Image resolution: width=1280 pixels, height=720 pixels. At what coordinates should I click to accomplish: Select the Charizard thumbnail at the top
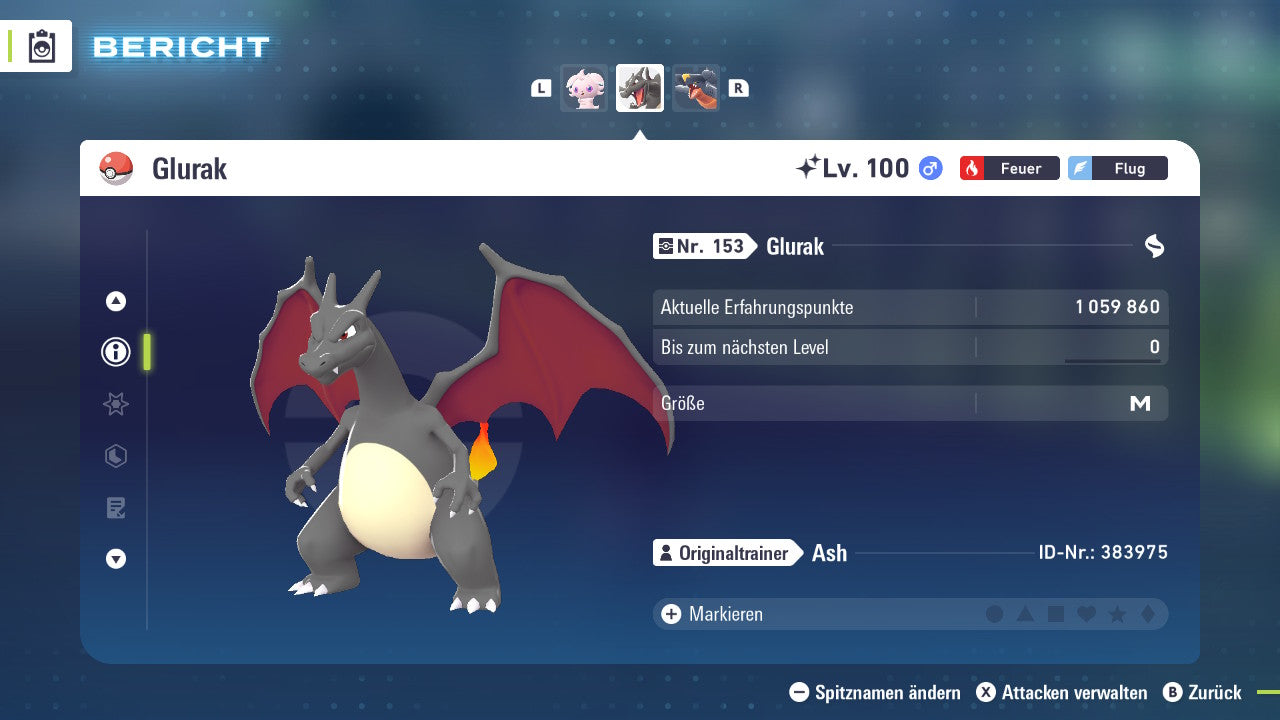click(639, 87)
